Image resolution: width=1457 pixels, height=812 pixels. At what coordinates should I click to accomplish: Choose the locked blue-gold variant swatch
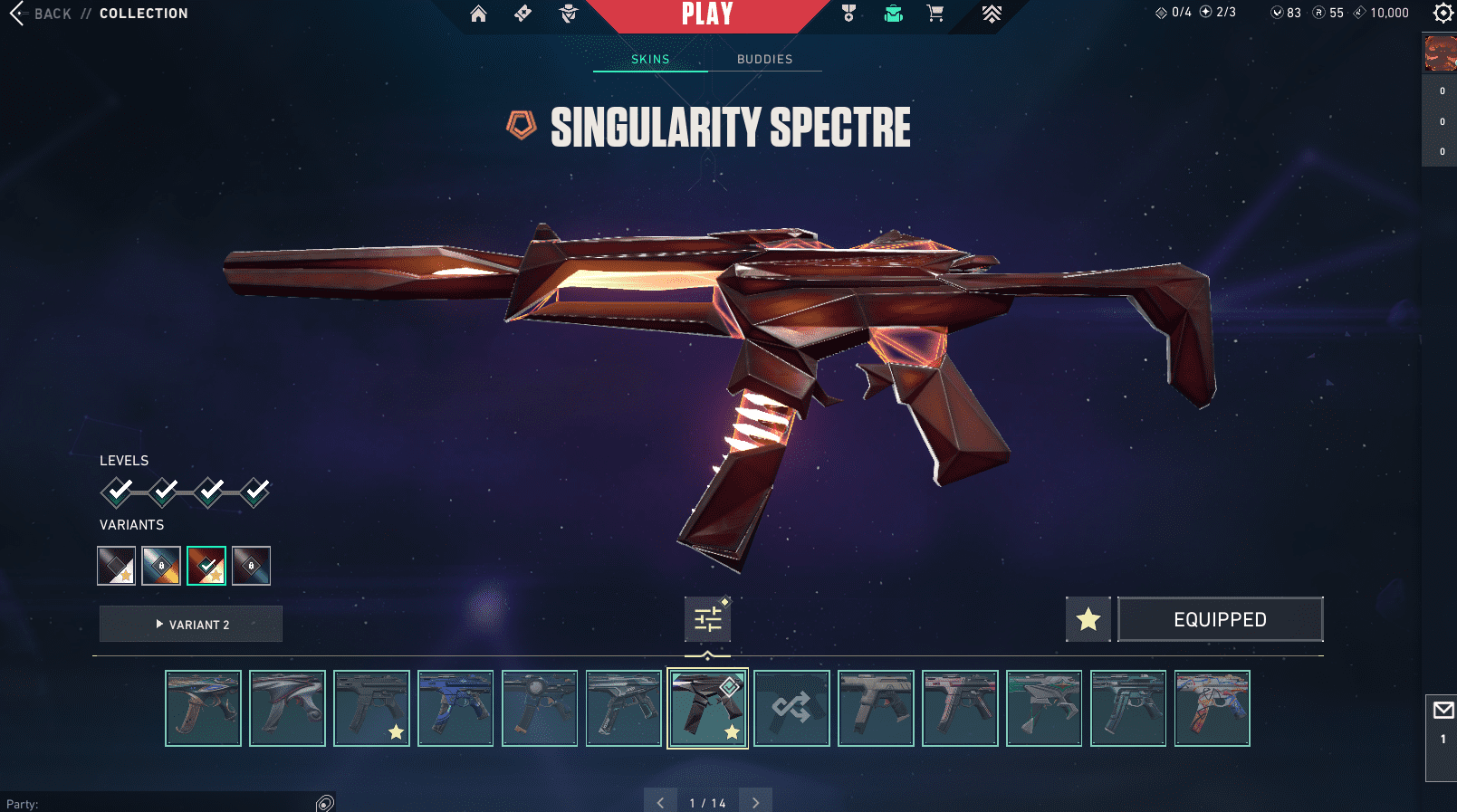coord(161,566)
